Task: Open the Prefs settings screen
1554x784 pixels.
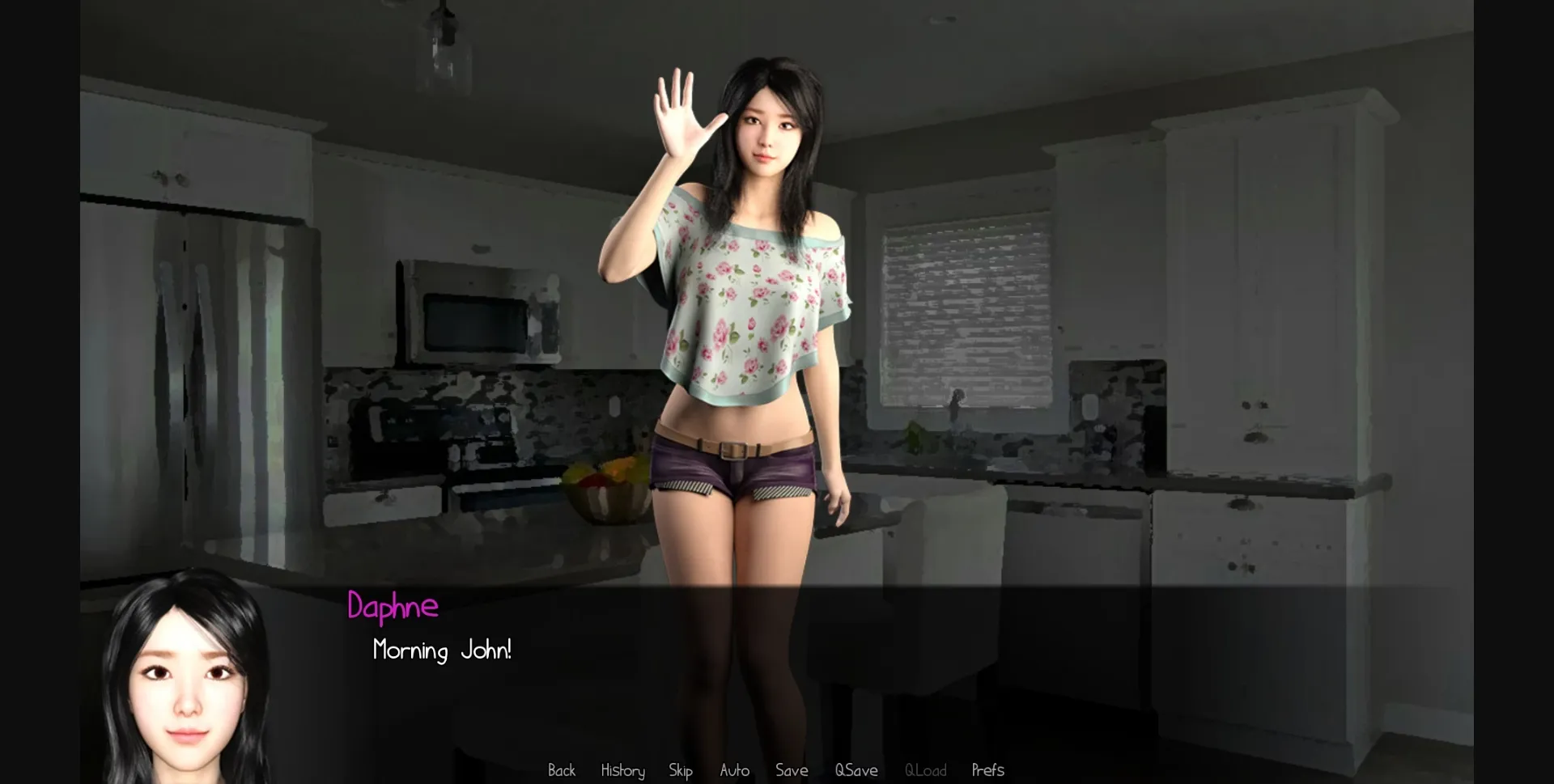Action: point(987,770)
